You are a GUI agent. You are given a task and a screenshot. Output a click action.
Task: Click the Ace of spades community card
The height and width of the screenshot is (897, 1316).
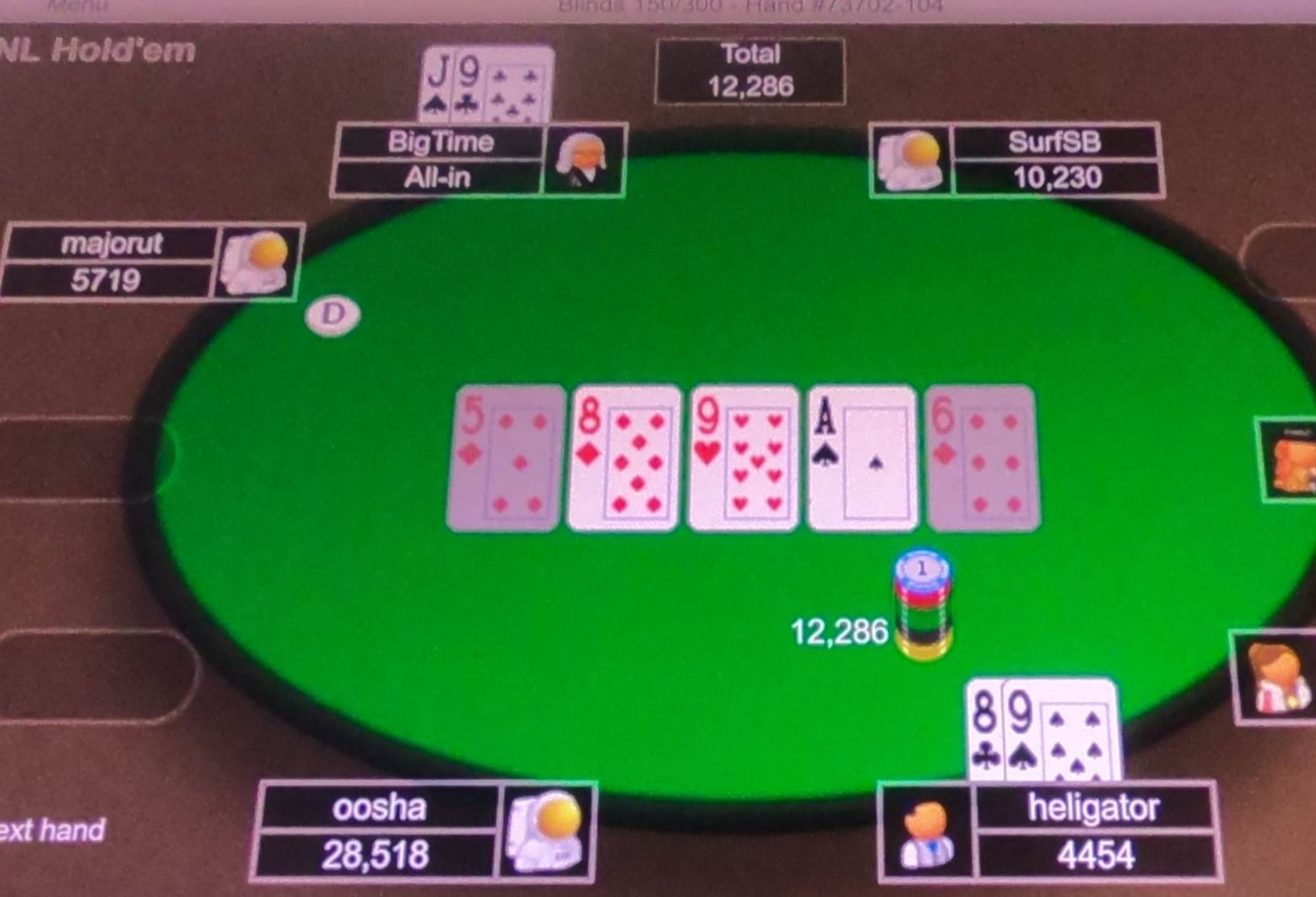861,457
